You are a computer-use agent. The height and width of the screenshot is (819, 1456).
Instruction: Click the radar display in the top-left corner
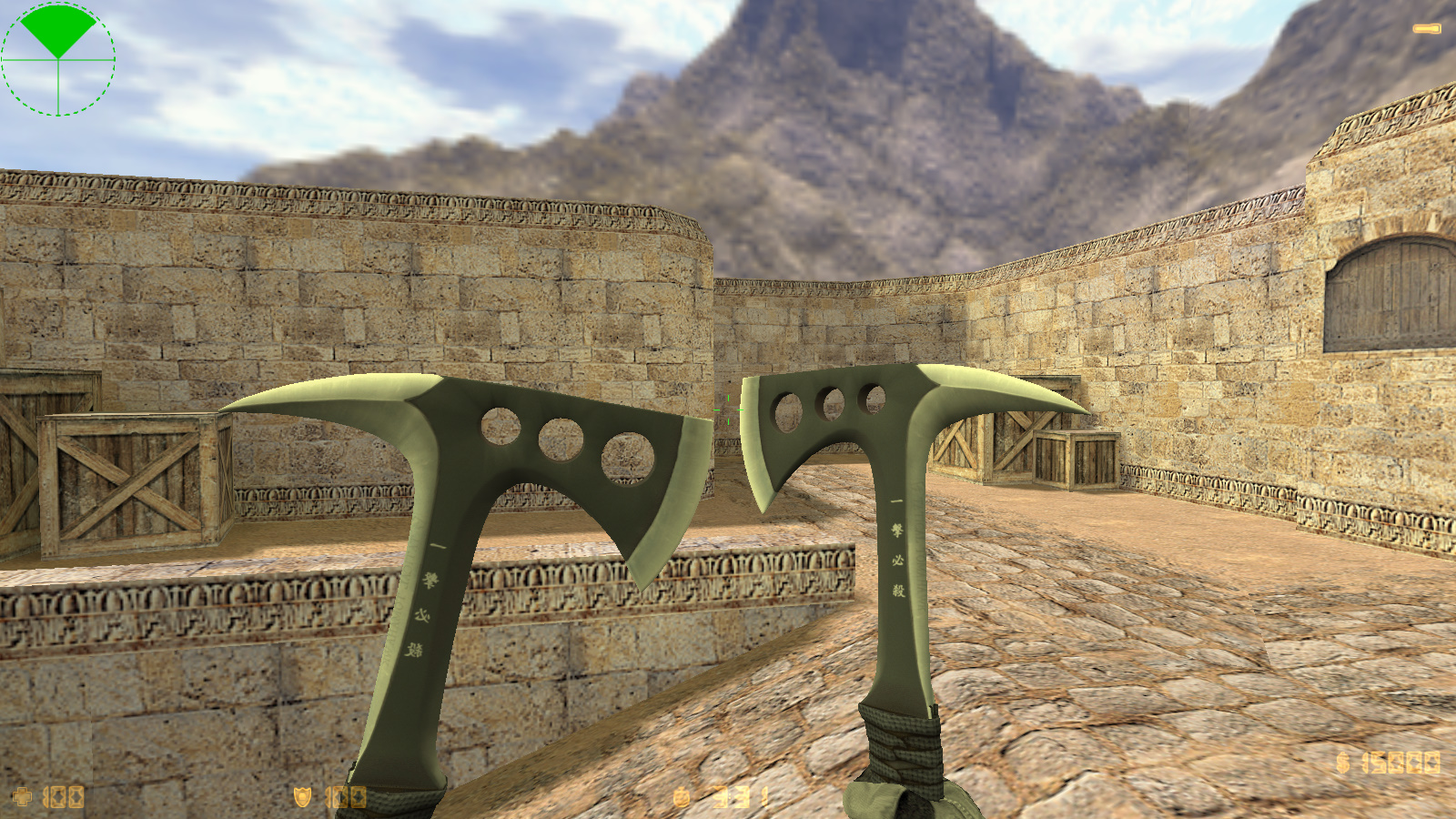[59, 59]
